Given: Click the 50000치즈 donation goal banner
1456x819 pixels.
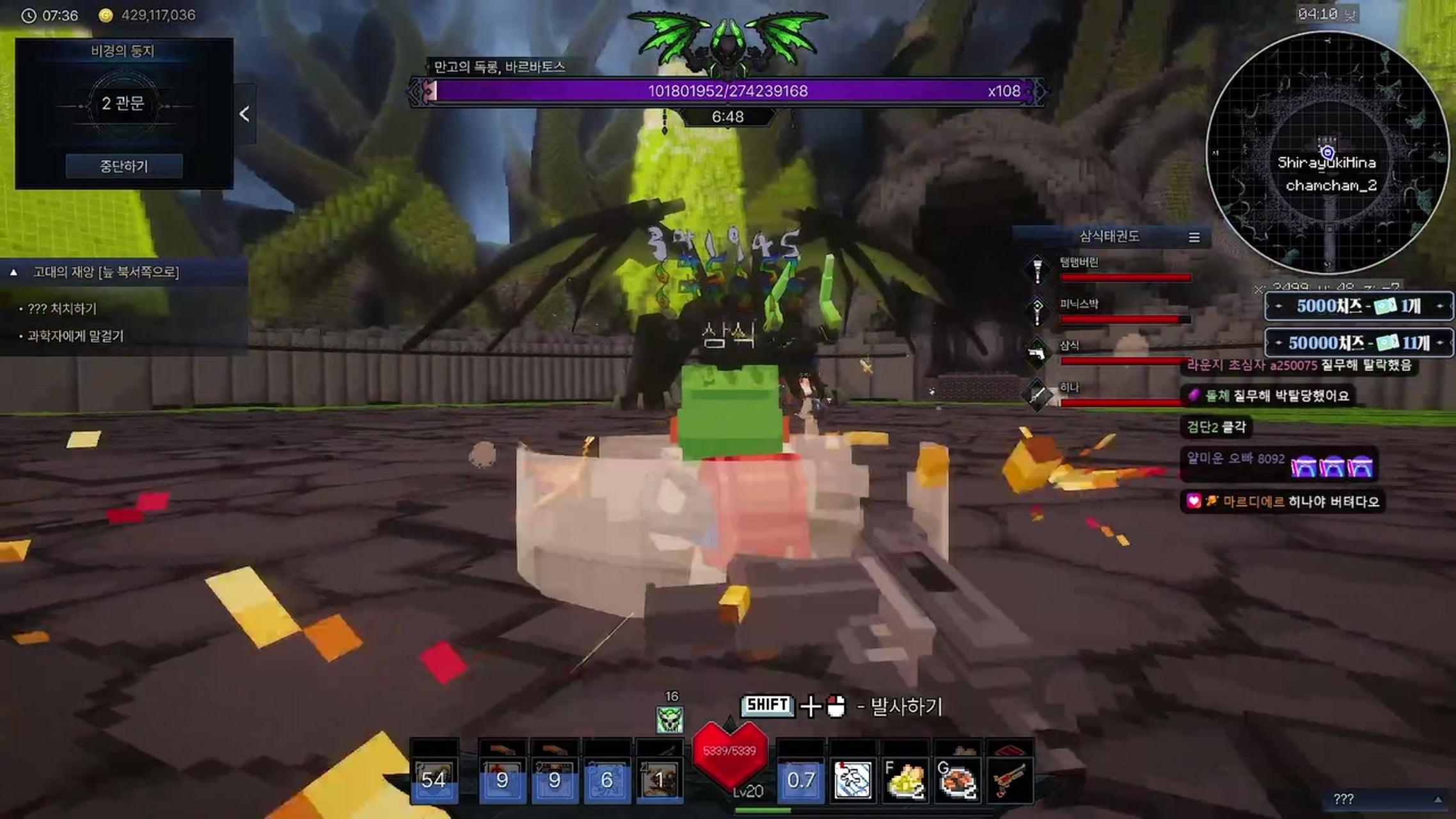Looking at the screenshot, I should 1359,343.
